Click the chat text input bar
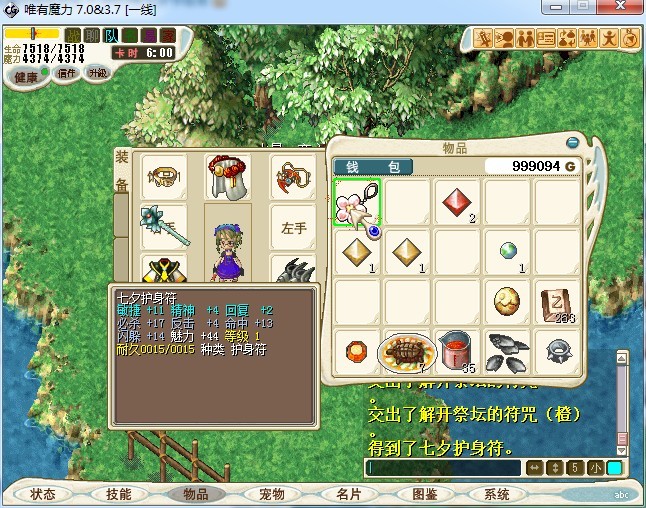The height and width of the screenshot is (508, 646). 443,468
